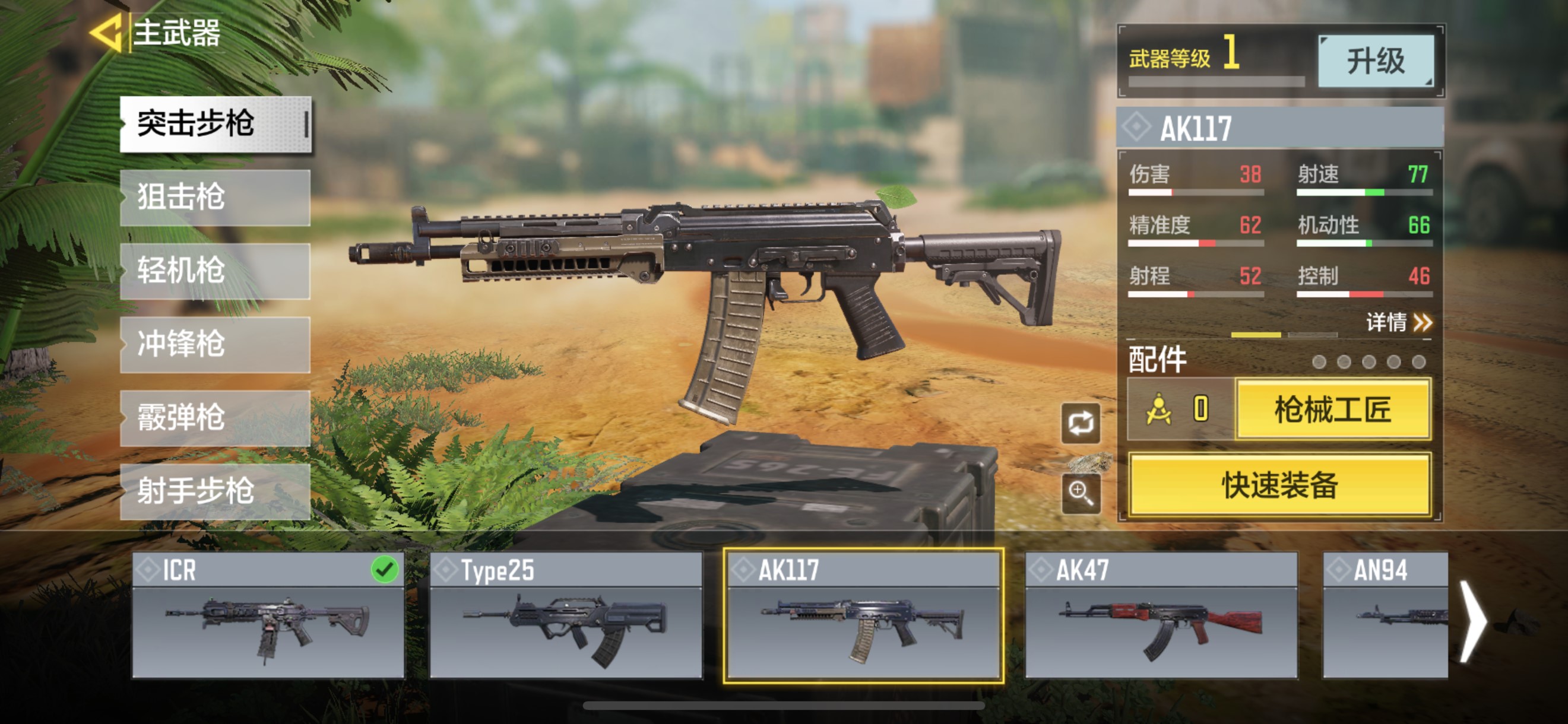
Task: Select the 突击步枪 assault rifle category
Action: point(216,124)
